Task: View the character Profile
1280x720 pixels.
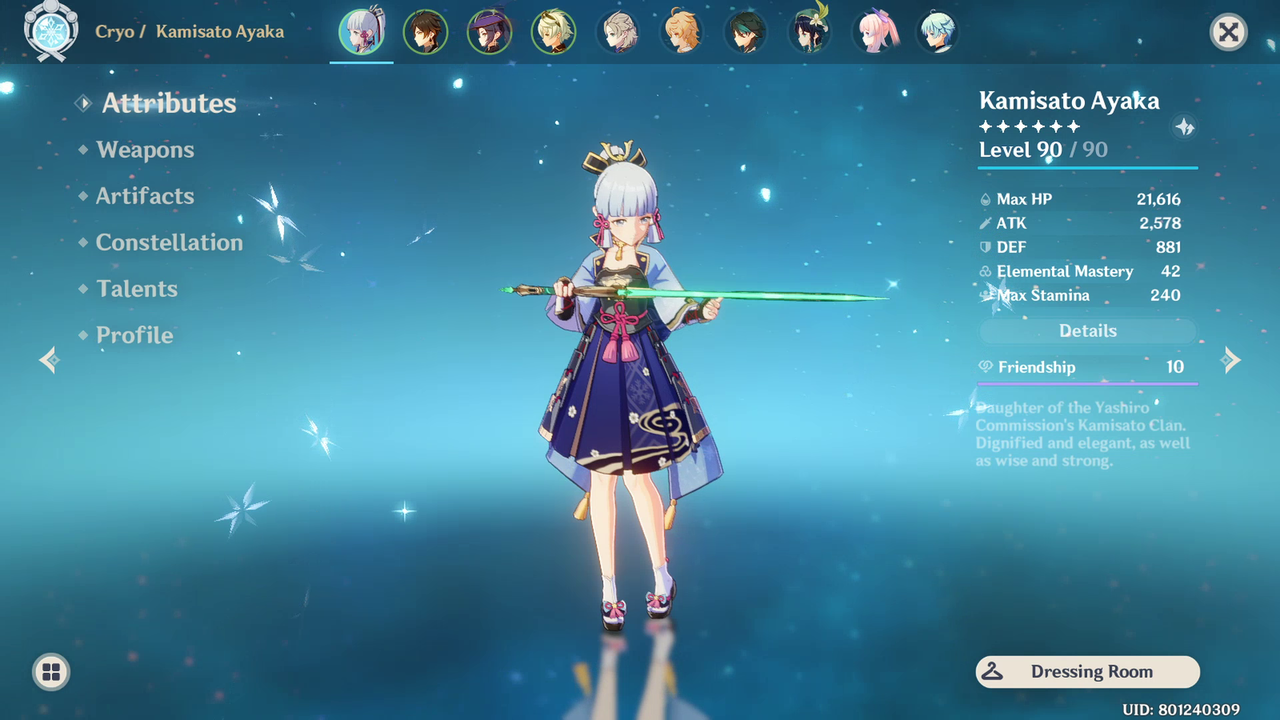Action: [x=134, y=335]
